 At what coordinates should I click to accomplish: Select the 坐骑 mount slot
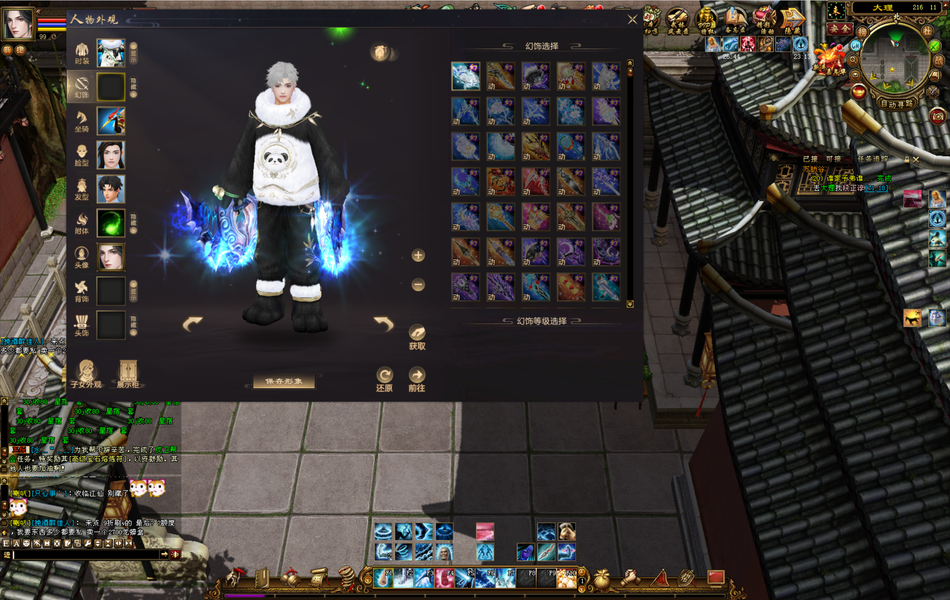(110, 121)
